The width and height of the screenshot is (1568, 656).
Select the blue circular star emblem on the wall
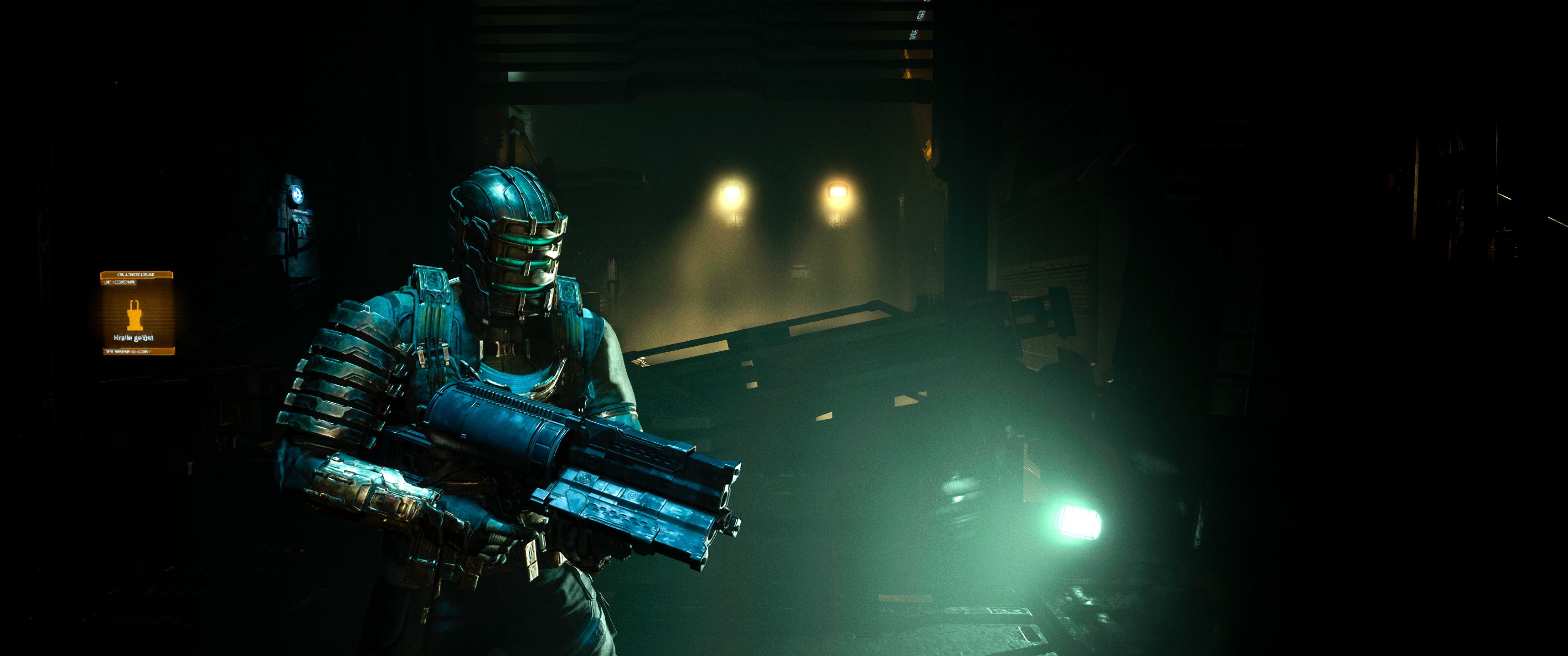297,195
